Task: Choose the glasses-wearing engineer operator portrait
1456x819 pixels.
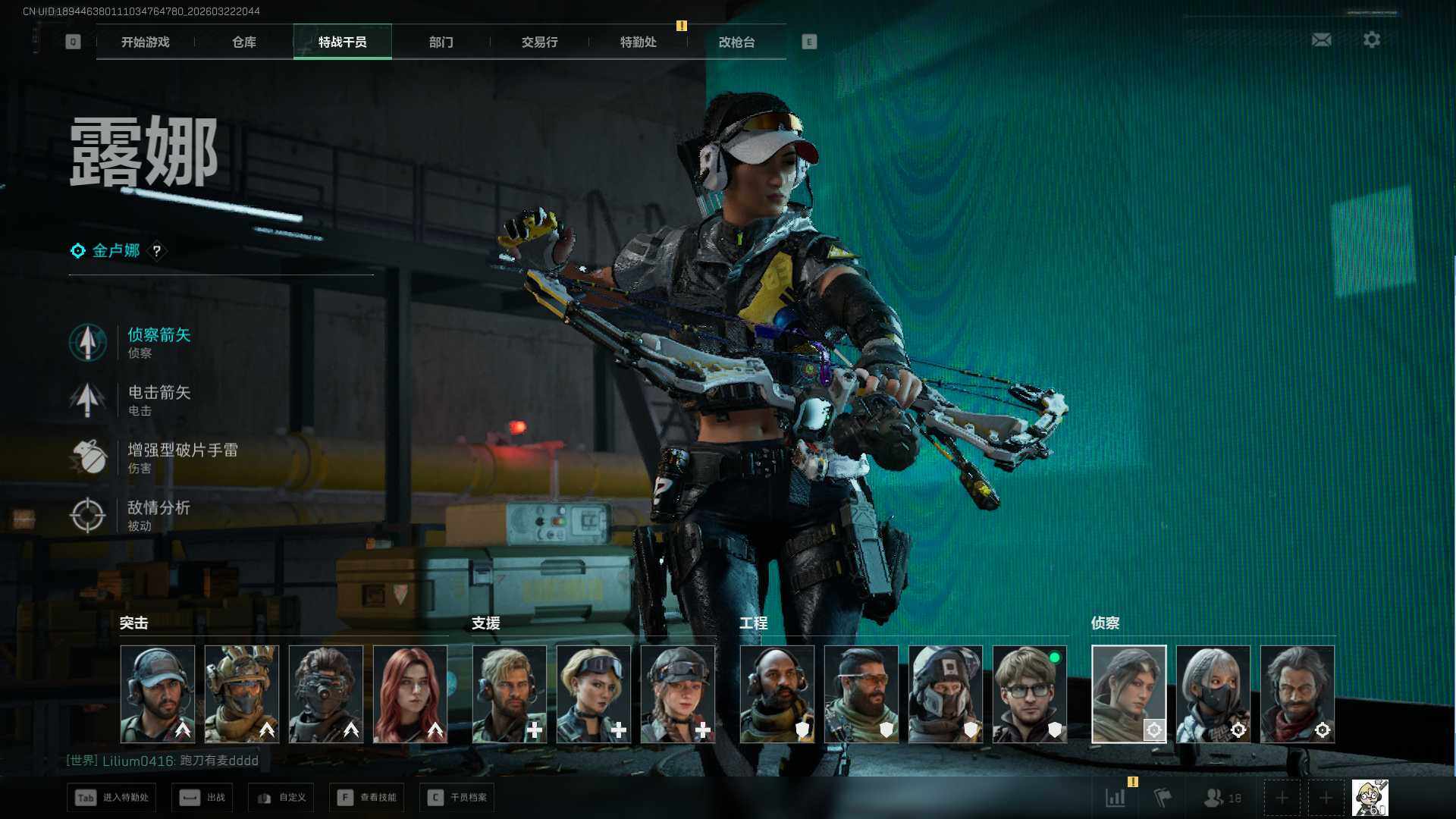Action: click(1029, 694)
